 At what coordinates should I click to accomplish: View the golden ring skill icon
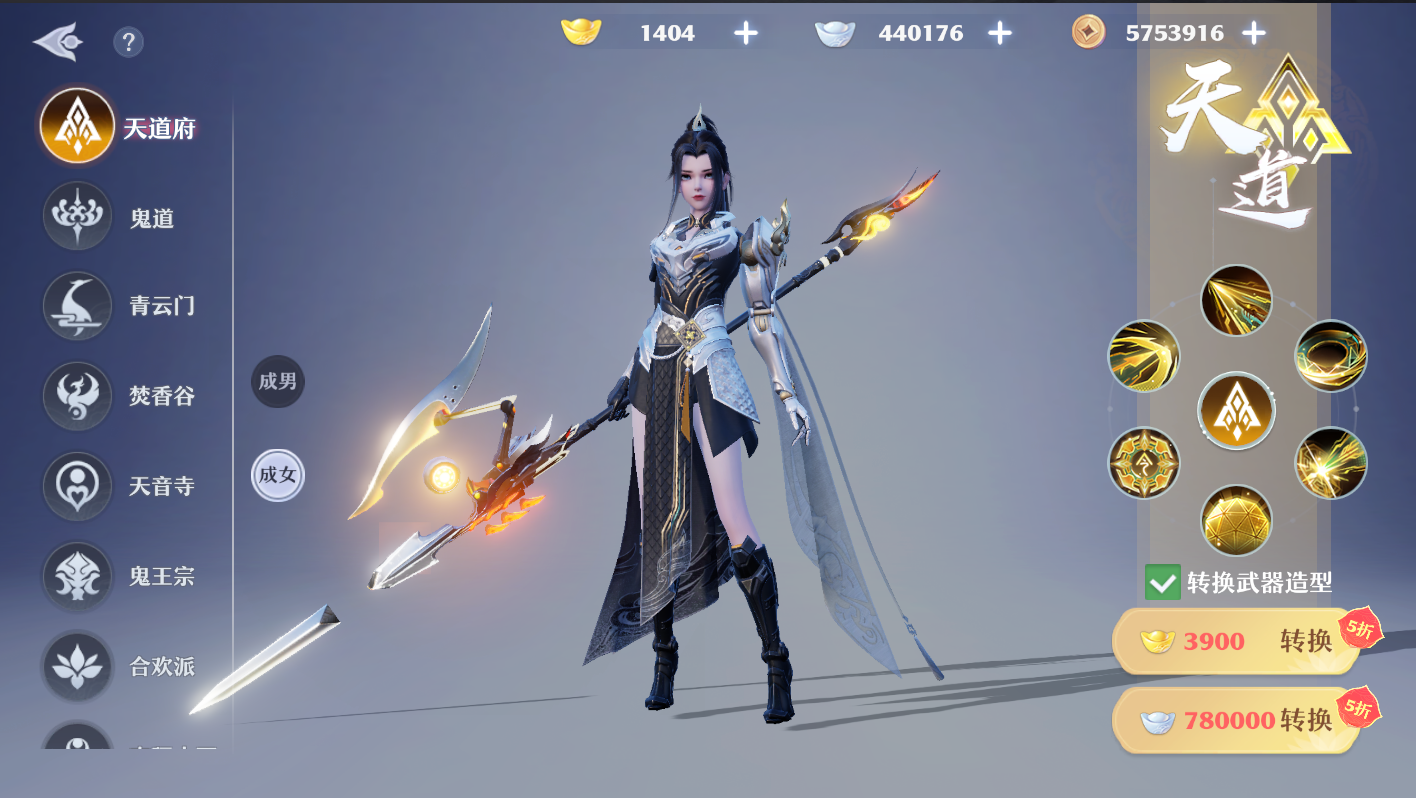(1330, 356)
